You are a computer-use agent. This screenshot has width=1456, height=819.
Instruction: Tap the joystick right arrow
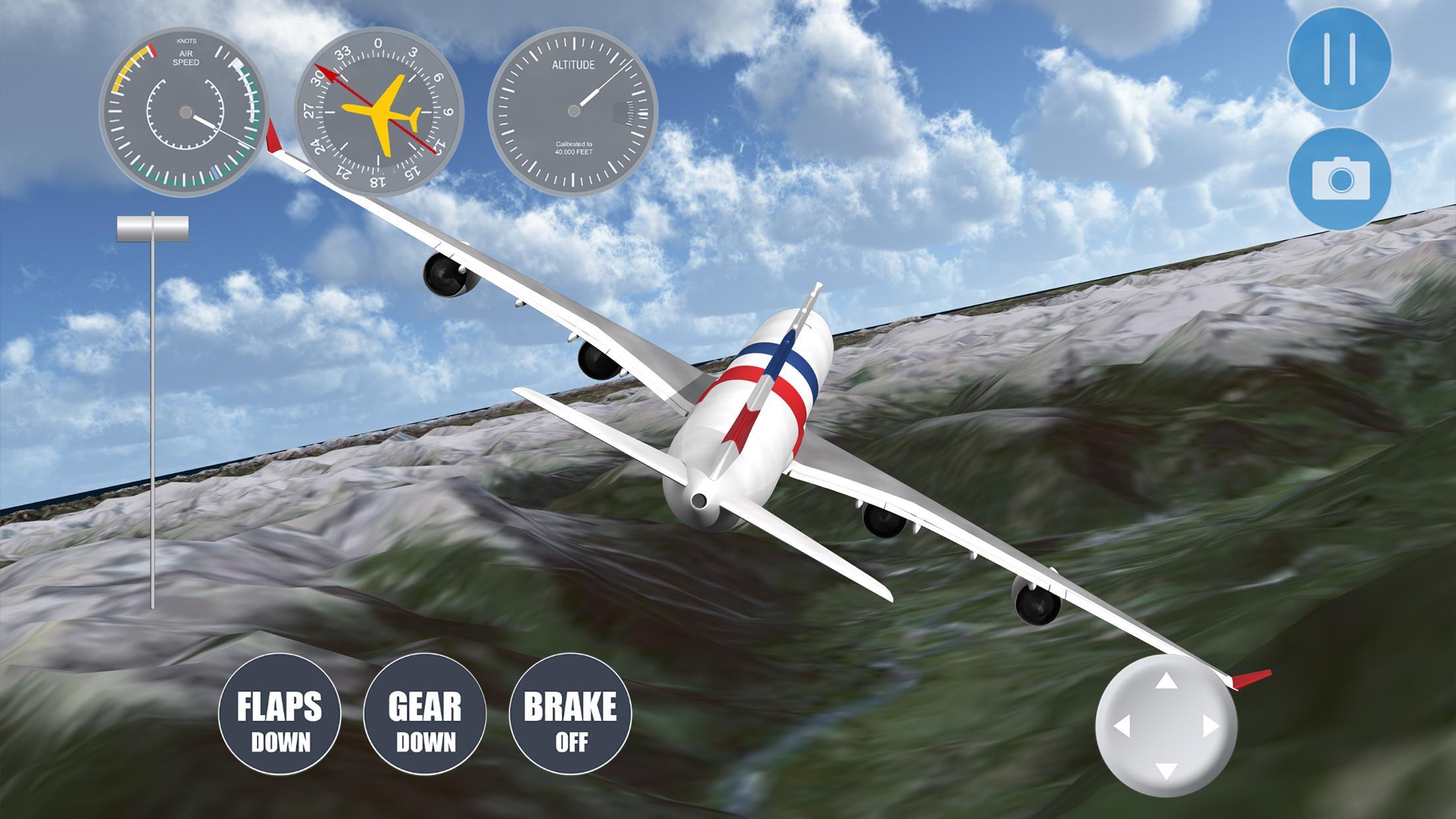1211,727
